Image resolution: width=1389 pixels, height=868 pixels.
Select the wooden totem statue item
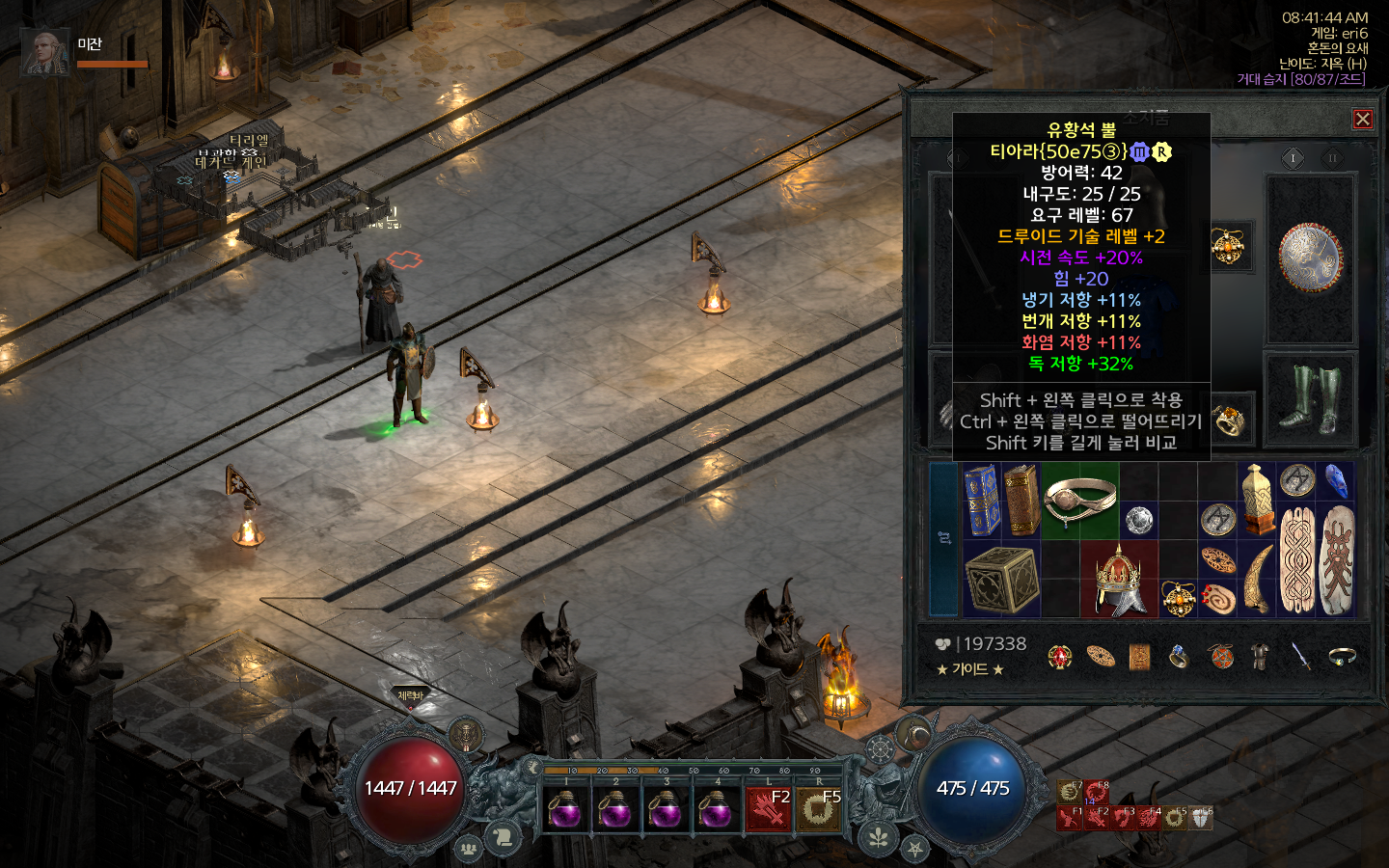point(1257,500)
